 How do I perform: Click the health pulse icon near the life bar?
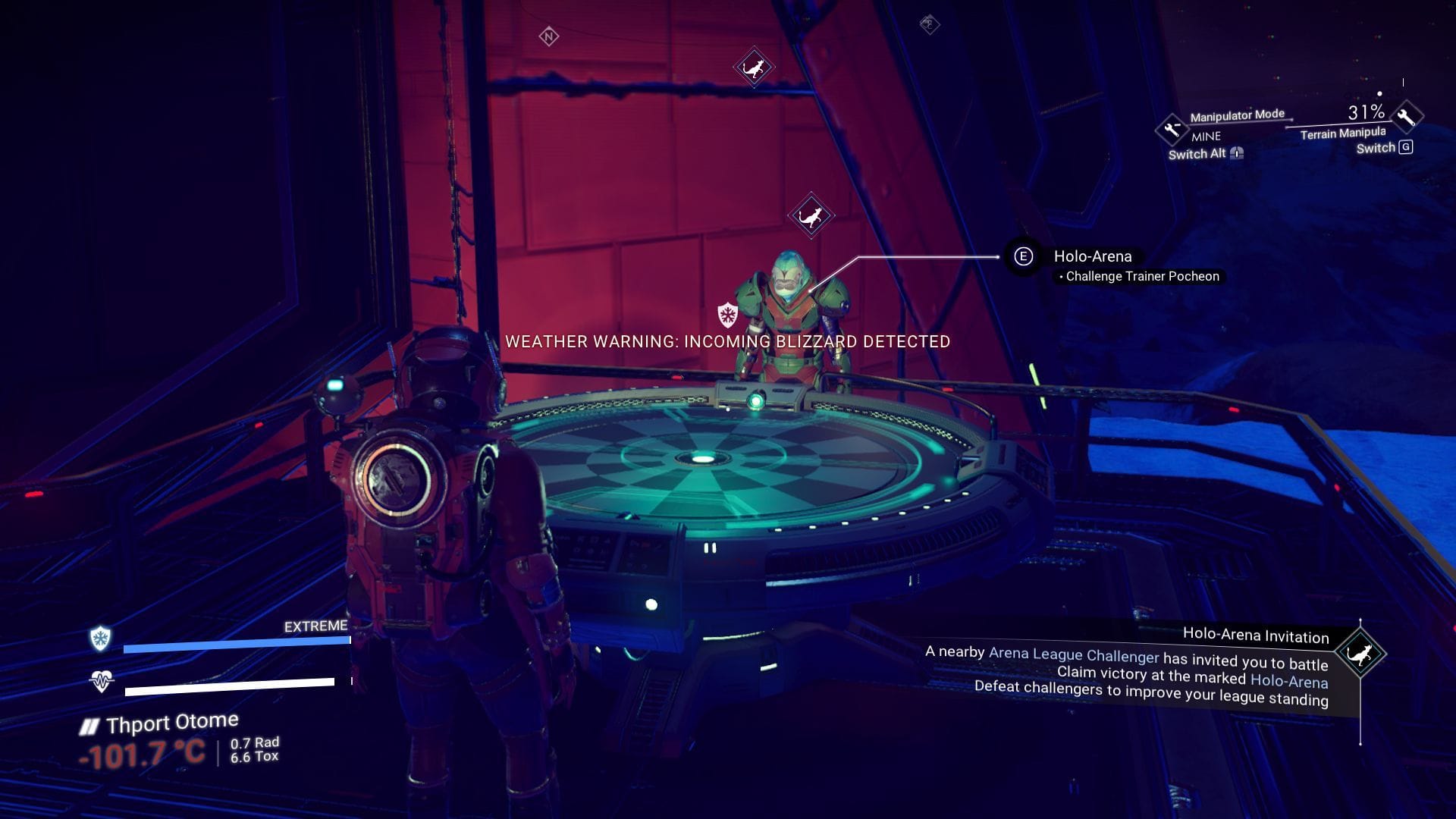click(101, 681)
